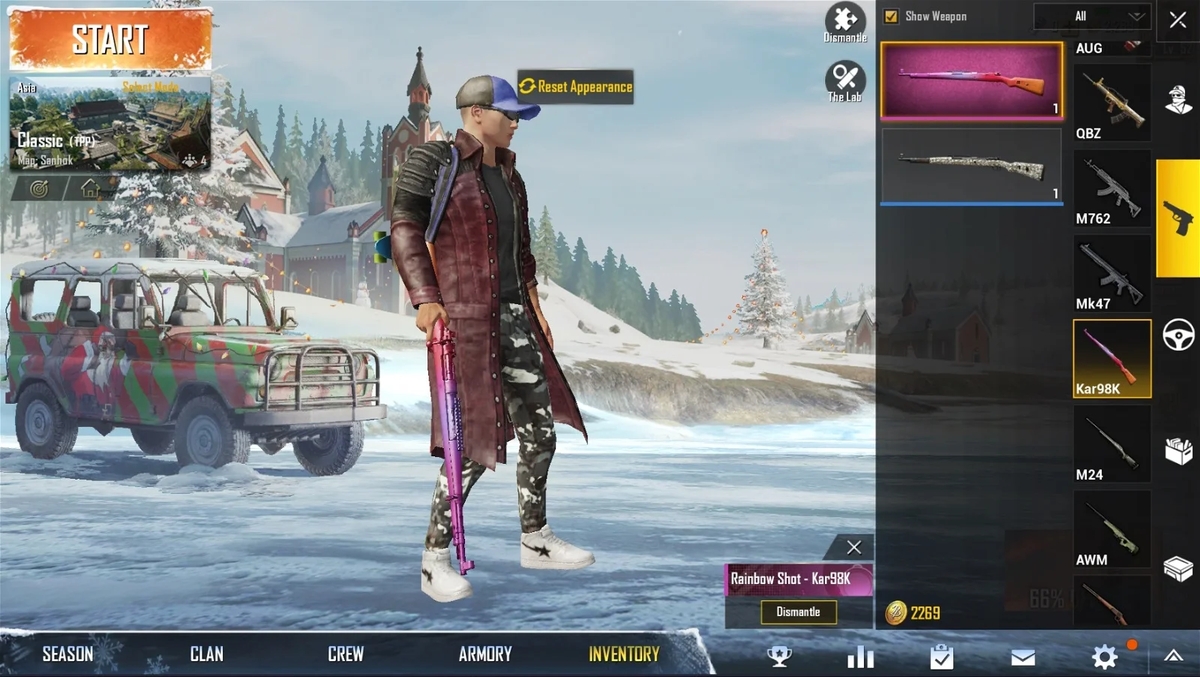This screenshot has height=677, width=1200.
Task: Close the Rainbow Shot item popup
Action: pos(853,547)
